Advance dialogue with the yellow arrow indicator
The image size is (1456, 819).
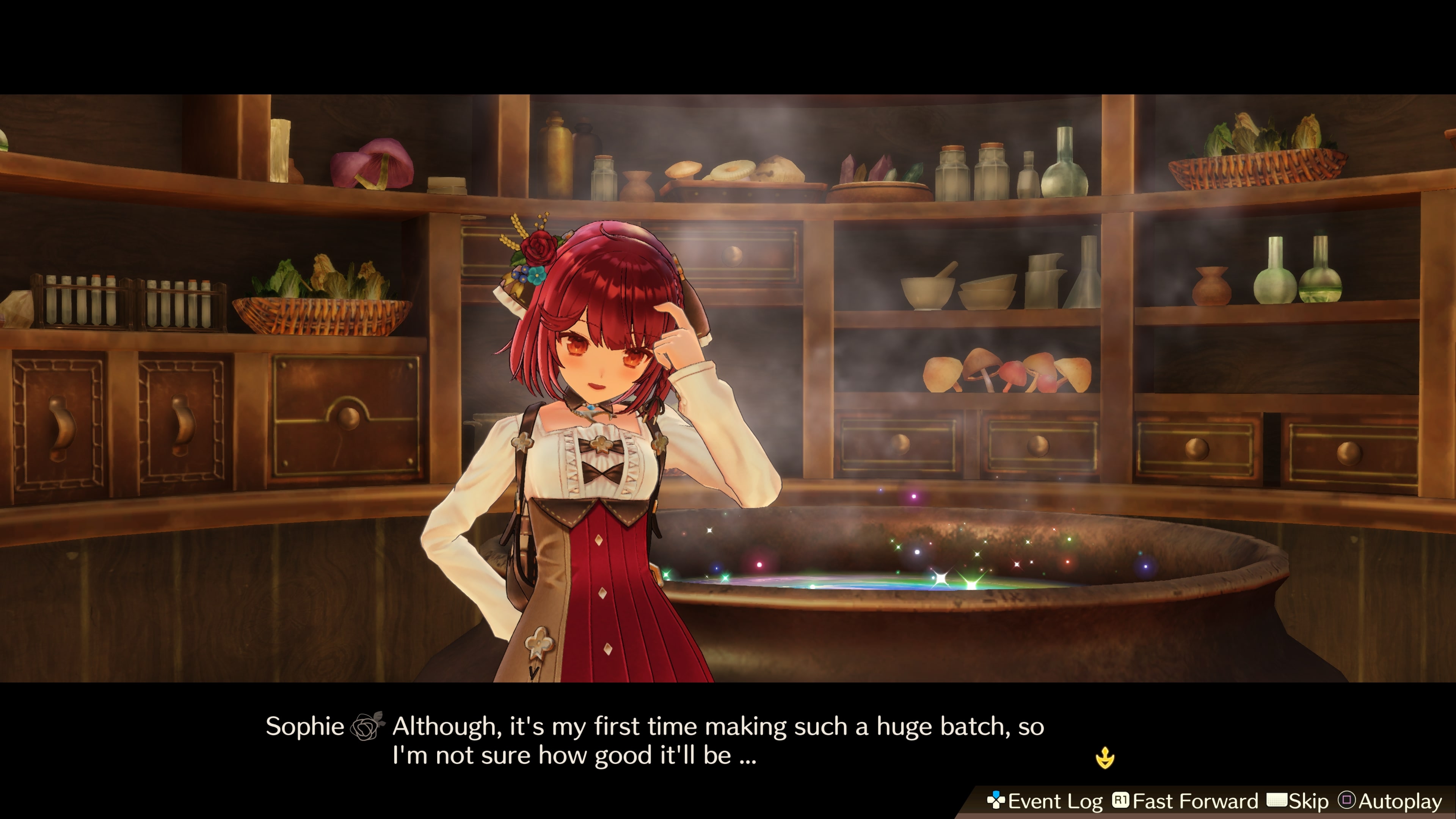[x=1105, y=758]
